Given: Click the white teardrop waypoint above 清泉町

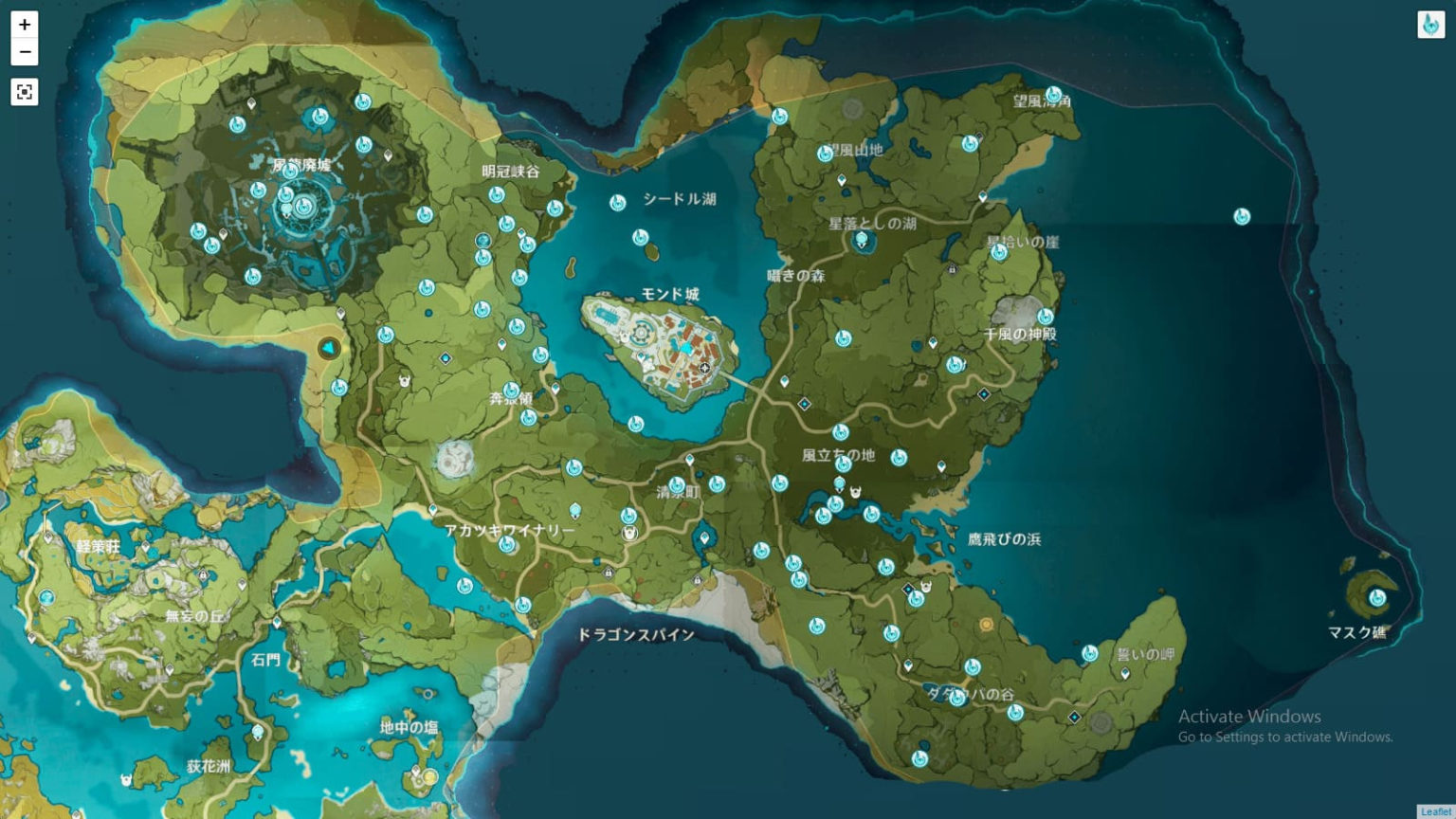Looking at the screenshot, I should point(690,459).
